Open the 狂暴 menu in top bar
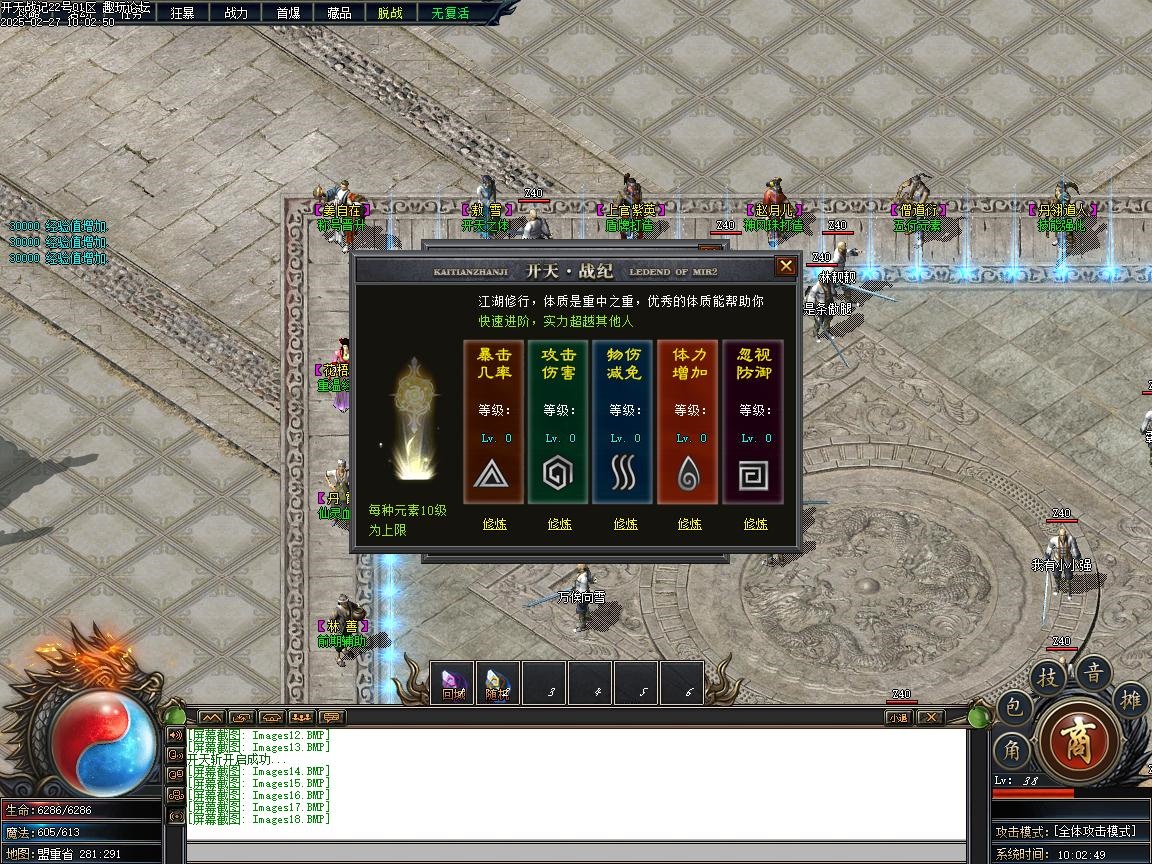 pyautogui.click(x=182, y=13)
